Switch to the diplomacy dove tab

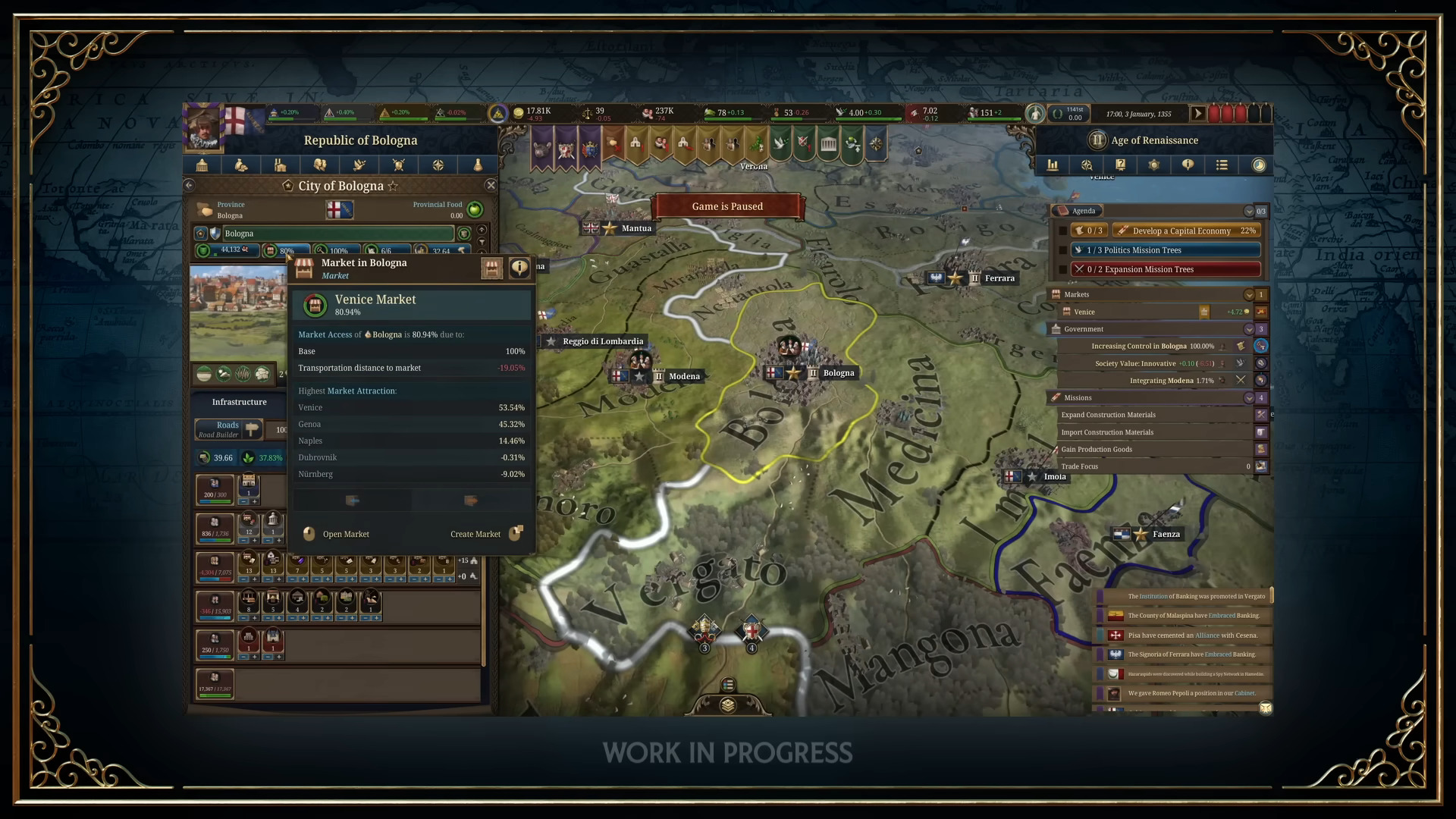click(359, 165)
